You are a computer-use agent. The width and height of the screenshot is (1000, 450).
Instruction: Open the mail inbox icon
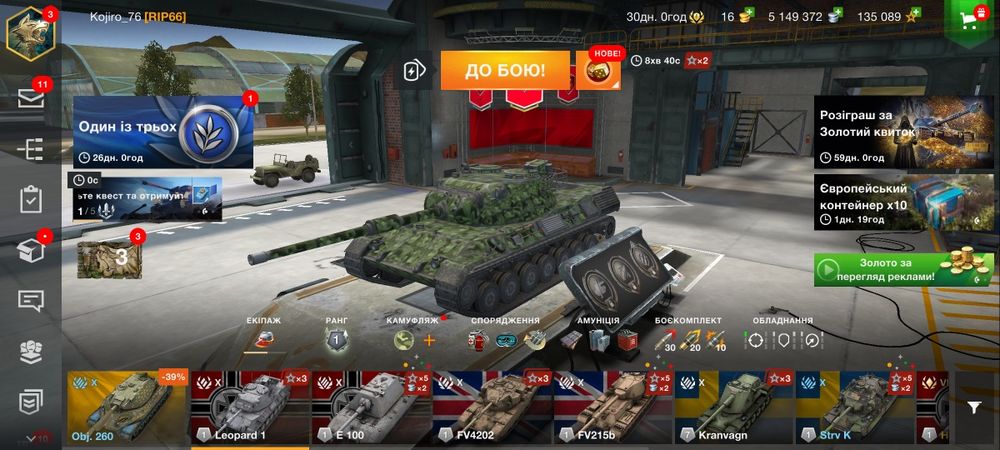pyautogui.click(x=31, y=99)
